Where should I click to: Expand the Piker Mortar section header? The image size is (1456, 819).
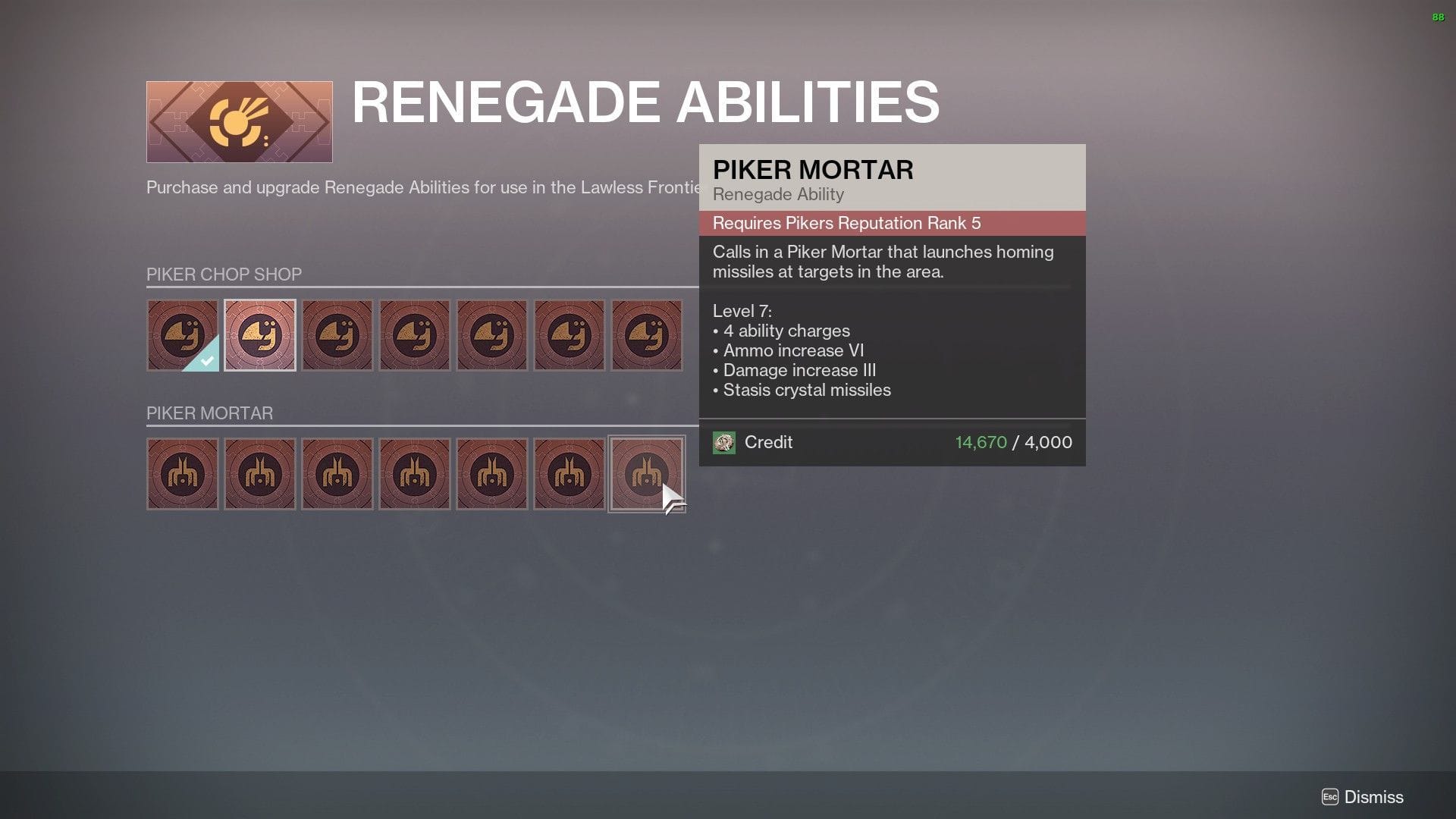pyautogui.click(x=209, y=413)
